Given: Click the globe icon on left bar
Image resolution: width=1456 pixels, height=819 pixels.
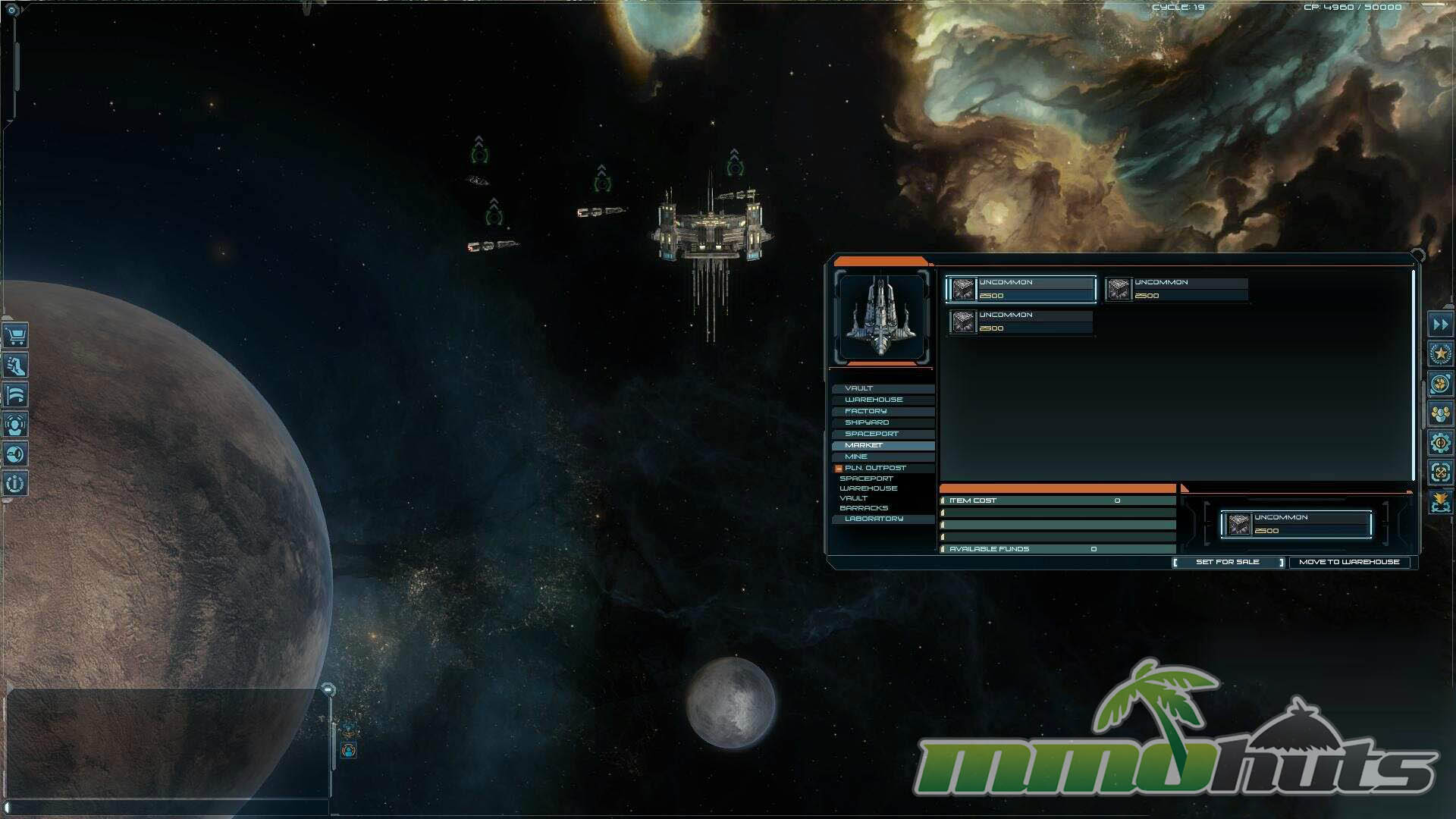Looking at the screenshot, I should pyautogui.click(x=15, y=454).
